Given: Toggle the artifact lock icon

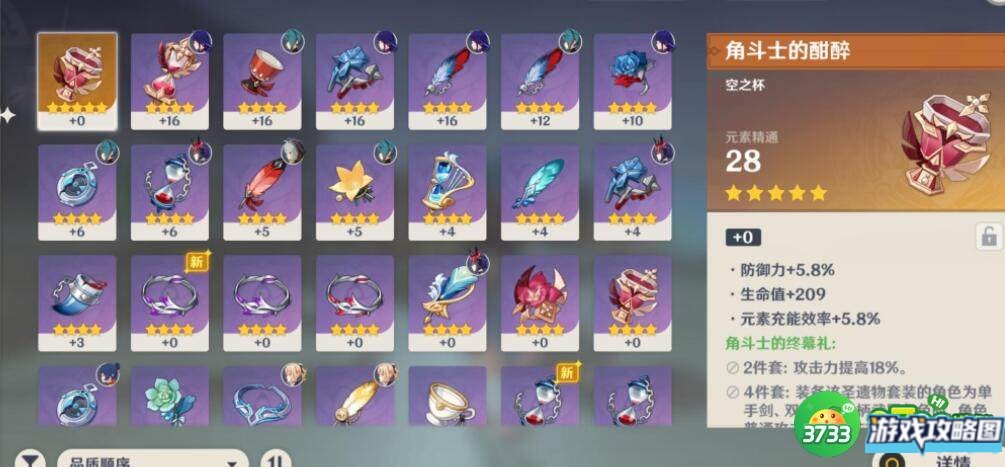Looking at the screenshot, I should 987,237.
